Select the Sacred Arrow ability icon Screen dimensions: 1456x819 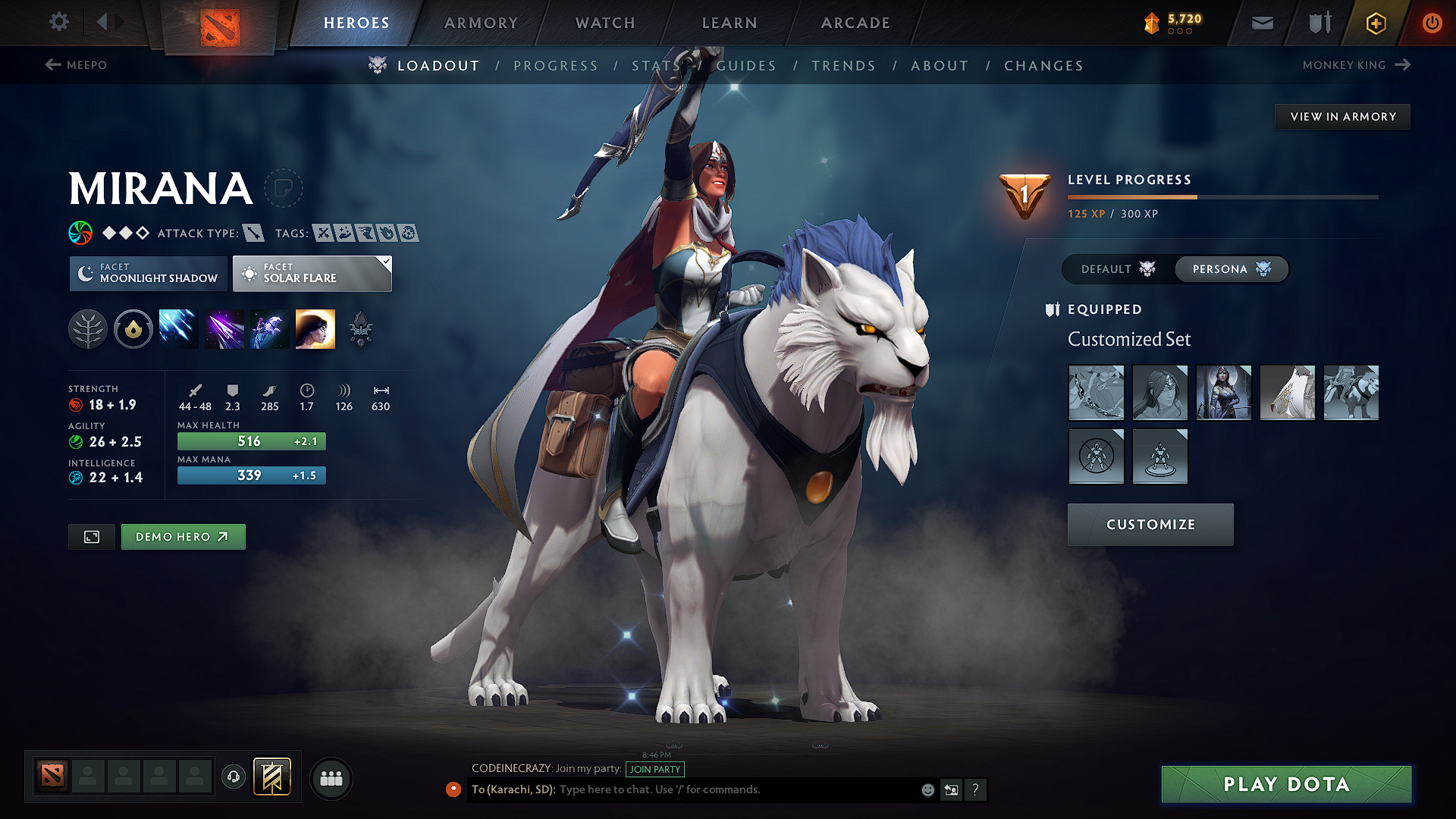pyautogui.click(x=224, y=328)
